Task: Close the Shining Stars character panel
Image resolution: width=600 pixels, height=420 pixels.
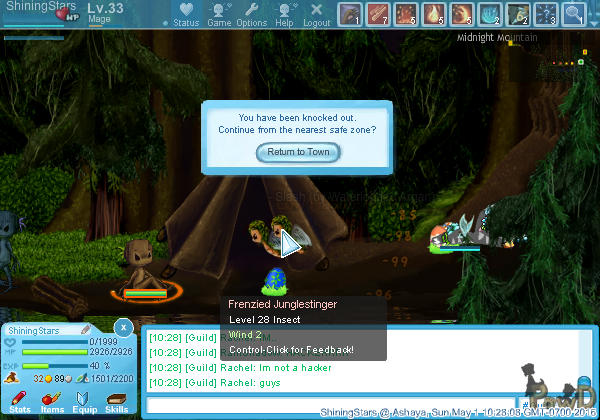Action: (122, 327)
